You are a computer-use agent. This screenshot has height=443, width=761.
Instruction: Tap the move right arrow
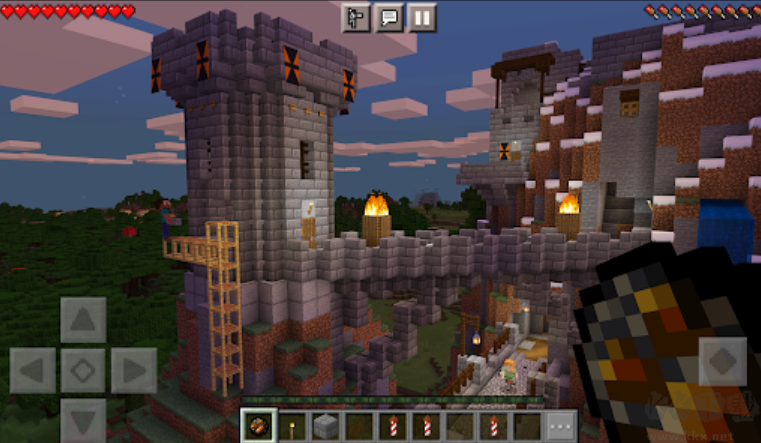pyautogui.click(x=133, y=371)
